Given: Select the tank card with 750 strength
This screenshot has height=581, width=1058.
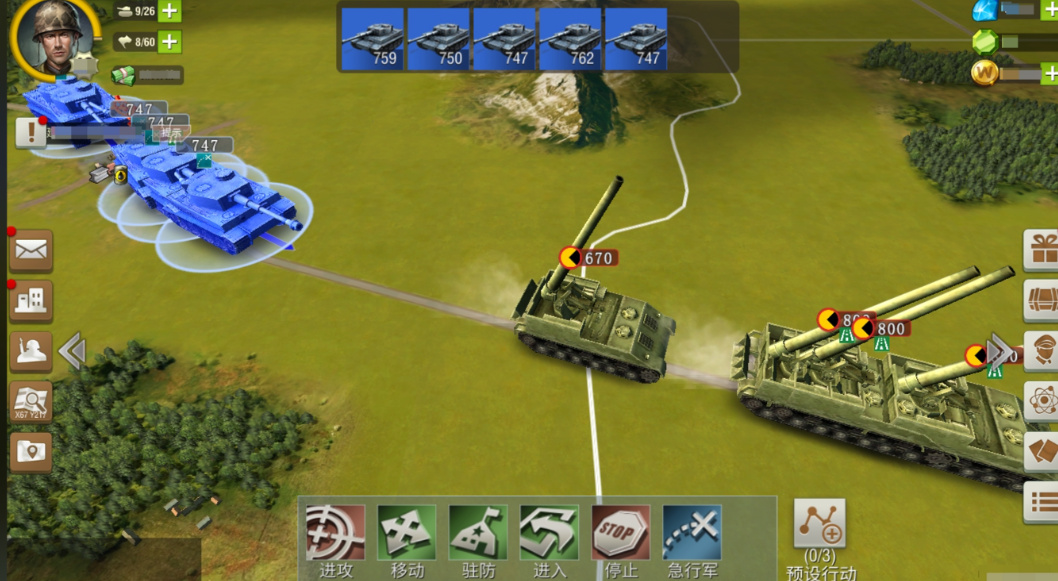Looking at the screenshot, I should click(438, 39).
